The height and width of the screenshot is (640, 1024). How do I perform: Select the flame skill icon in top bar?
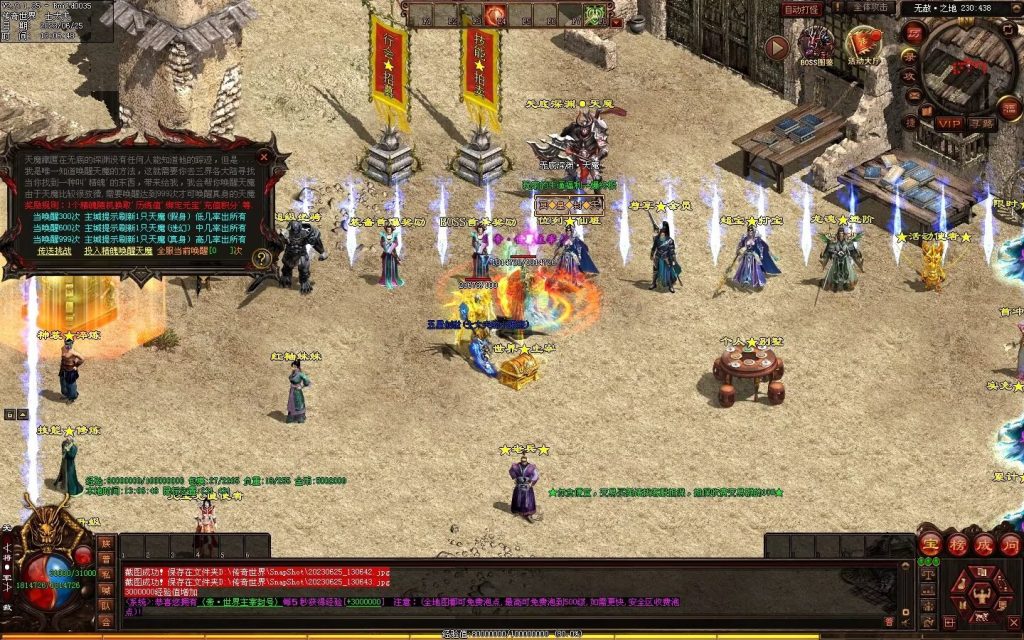[x=495, y=14]
